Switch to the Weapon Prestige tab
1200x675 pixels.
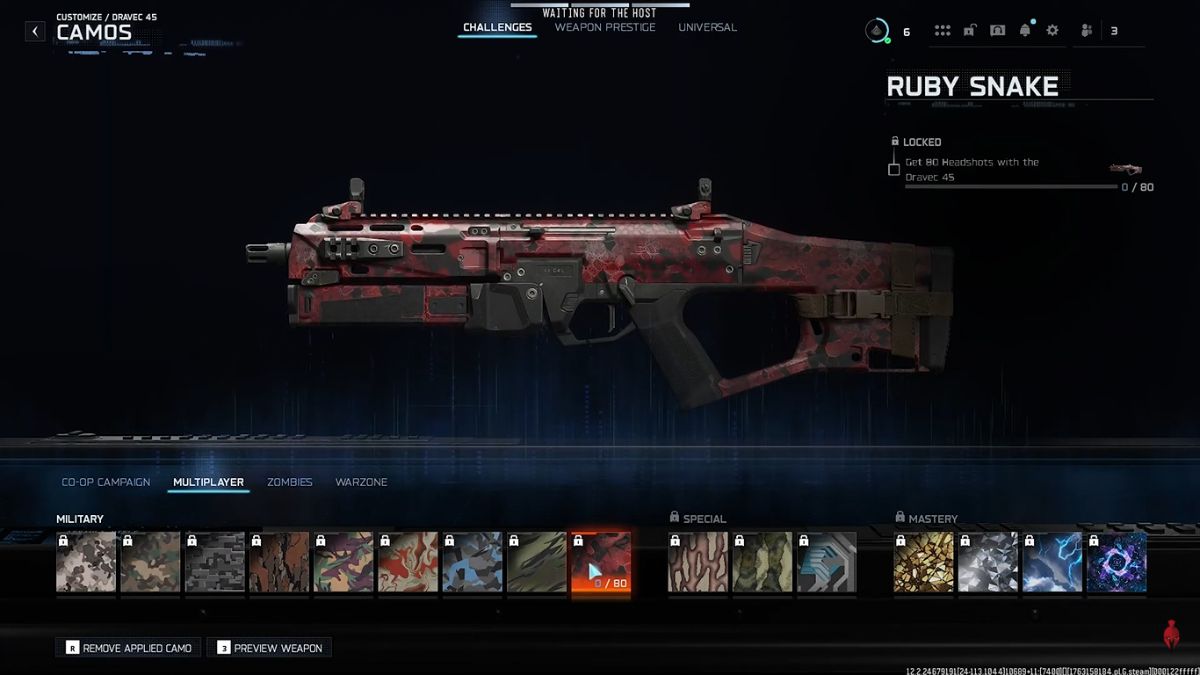pyautogui.click(x=605, y=28)
